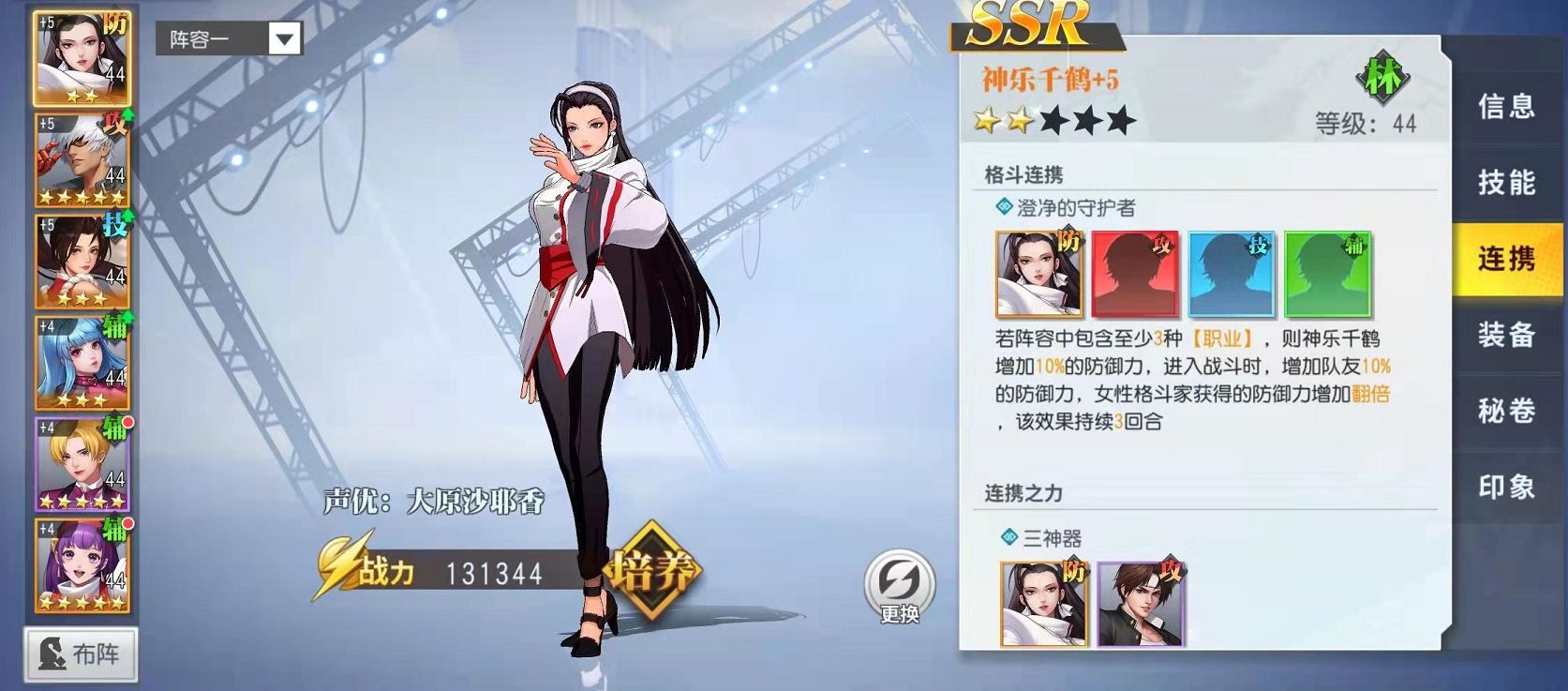Select the brown-haired 技 fighter portrait
This screenshot has height=691, width=1568.
[x=82, y=261]
